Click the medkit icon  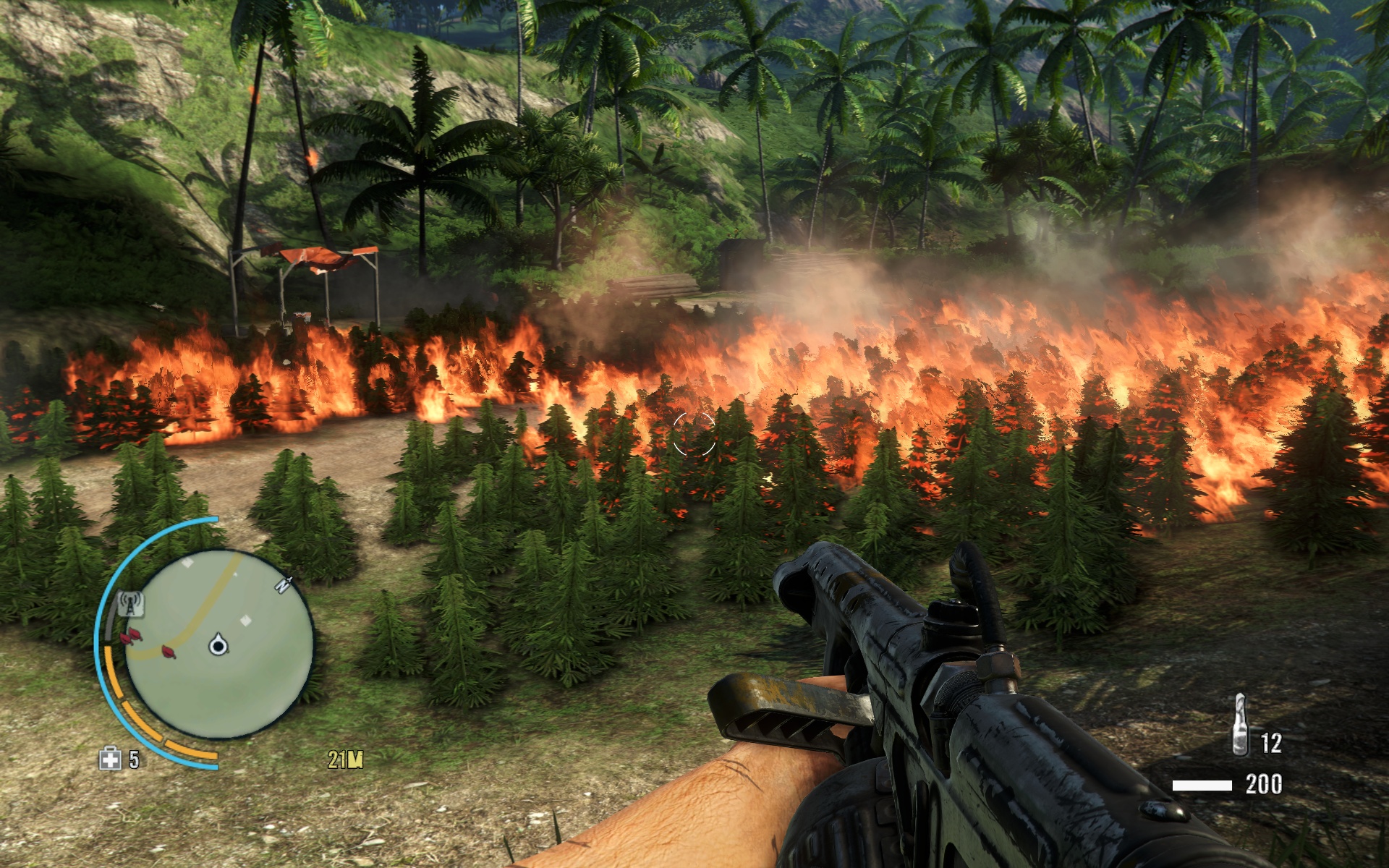(x=110, y=759)
